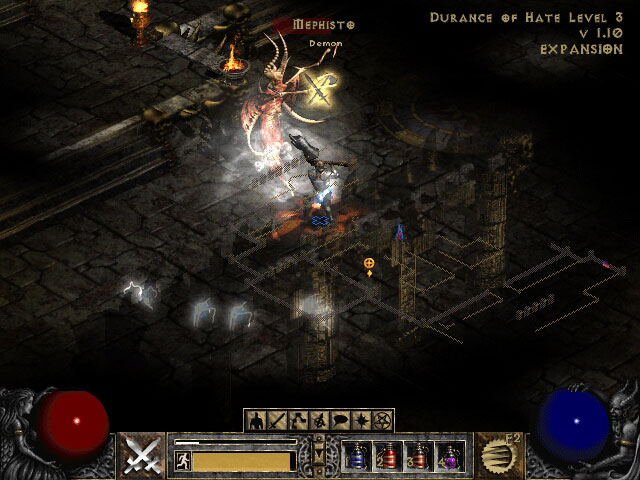The height and width of the screenshot is (480, 640).
Task: Open the skill tree icon
Action: pos(296,421)
